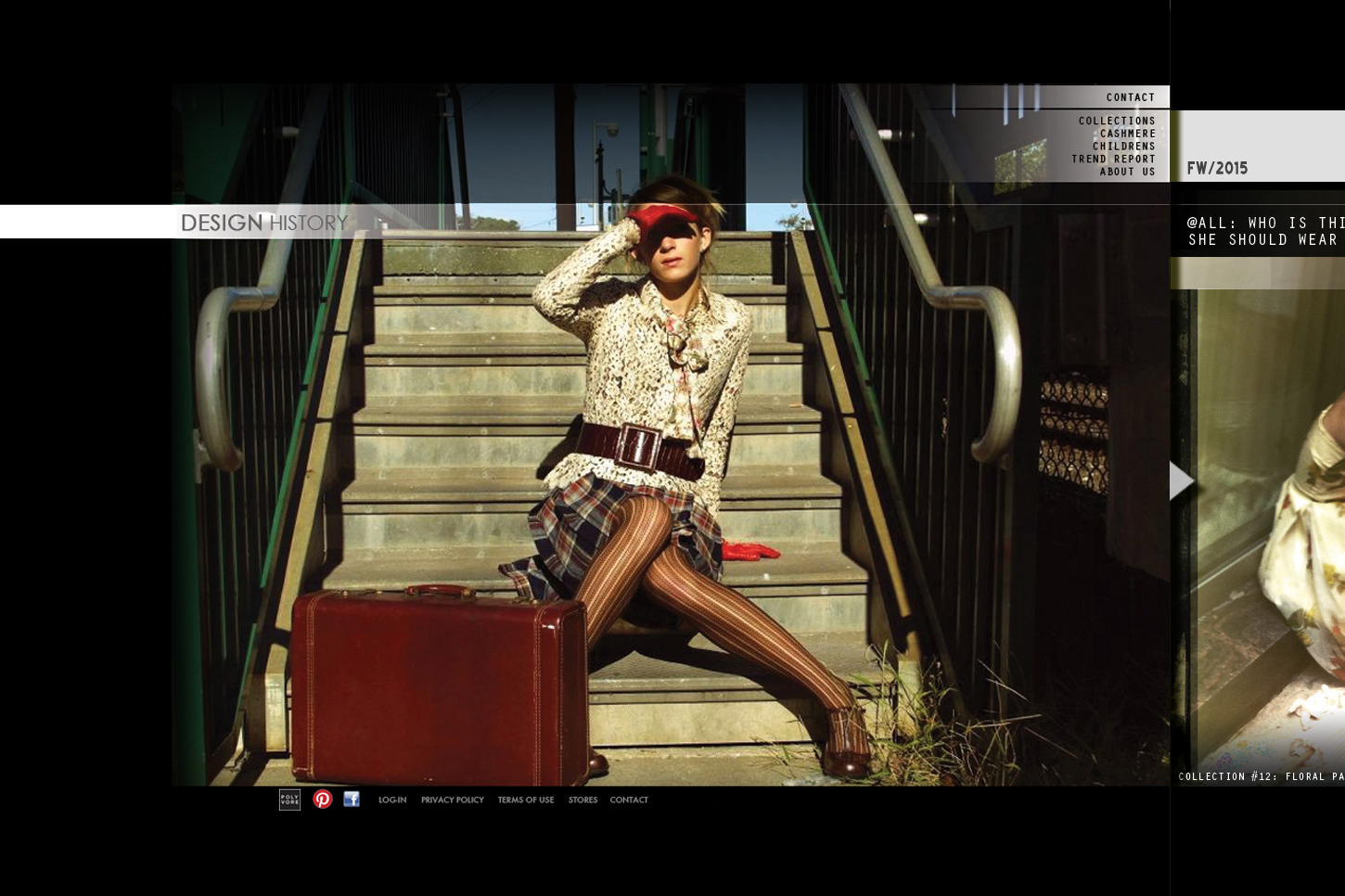Open Contact in the top navigation
Screen dimensions: 1345x896
click(x=1130, y=97)
